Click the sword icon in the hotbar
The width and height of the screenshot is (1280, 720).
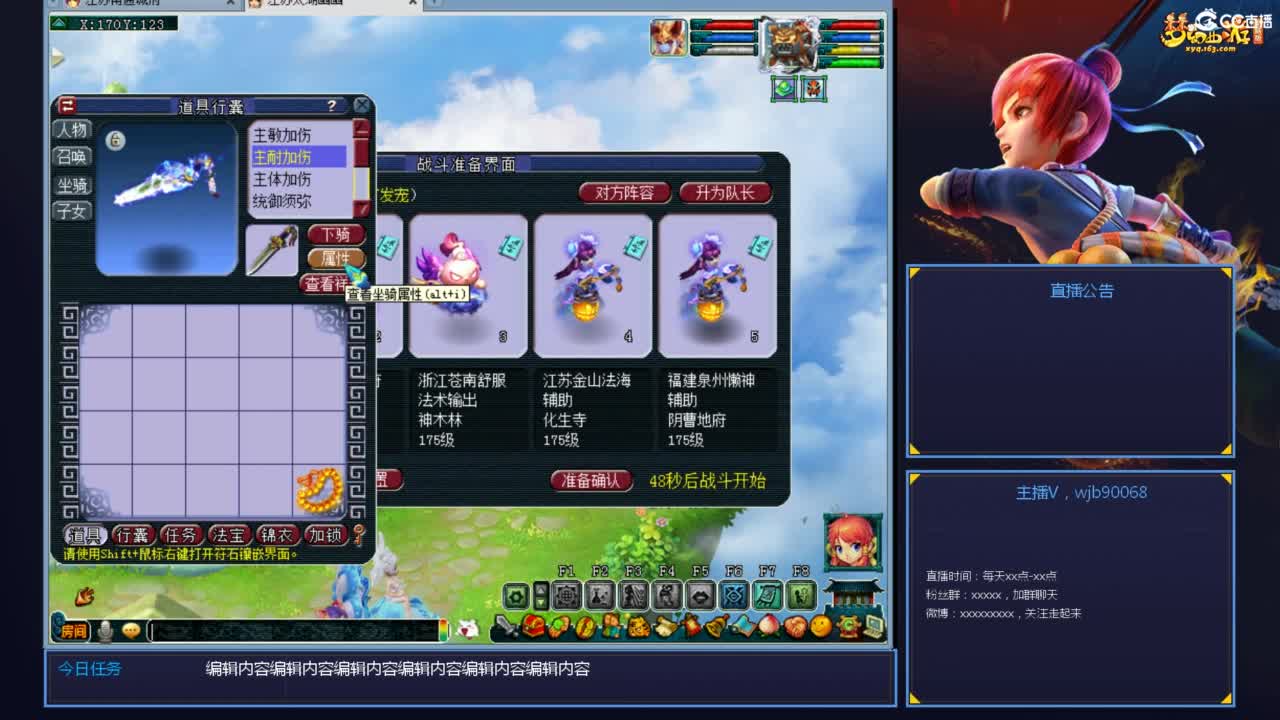point(503,626)
